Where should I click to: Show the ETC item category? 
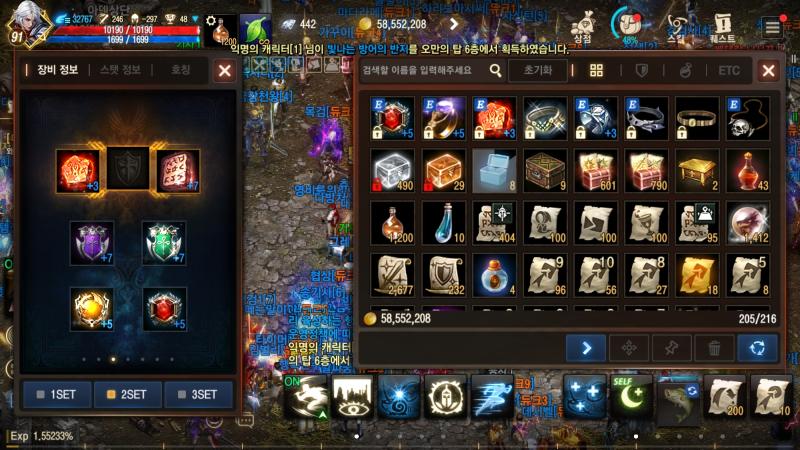click(729, 71)
